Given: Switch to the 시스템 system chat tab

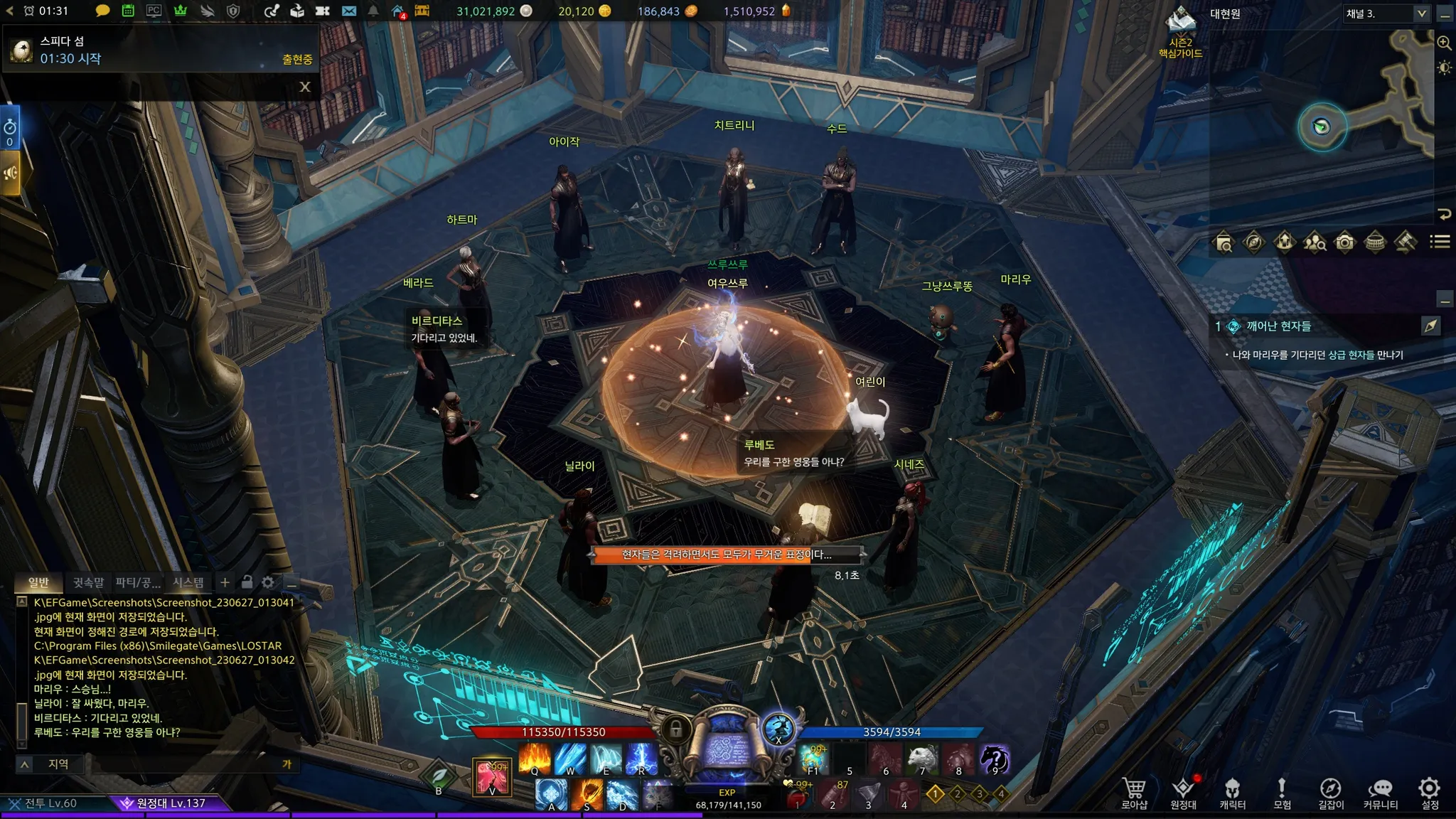Looking at the screenshot, I should 188,582.
